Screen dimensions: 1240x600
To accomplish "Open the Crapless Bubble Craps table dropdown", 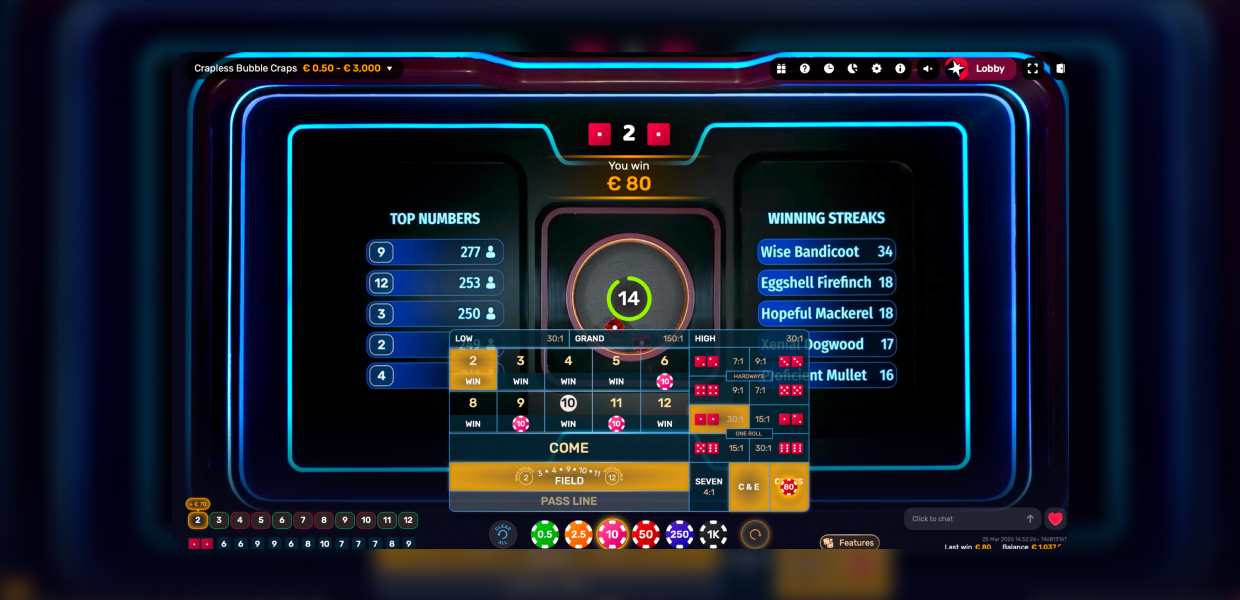I will pyautogui.click(x=295, y=68).
